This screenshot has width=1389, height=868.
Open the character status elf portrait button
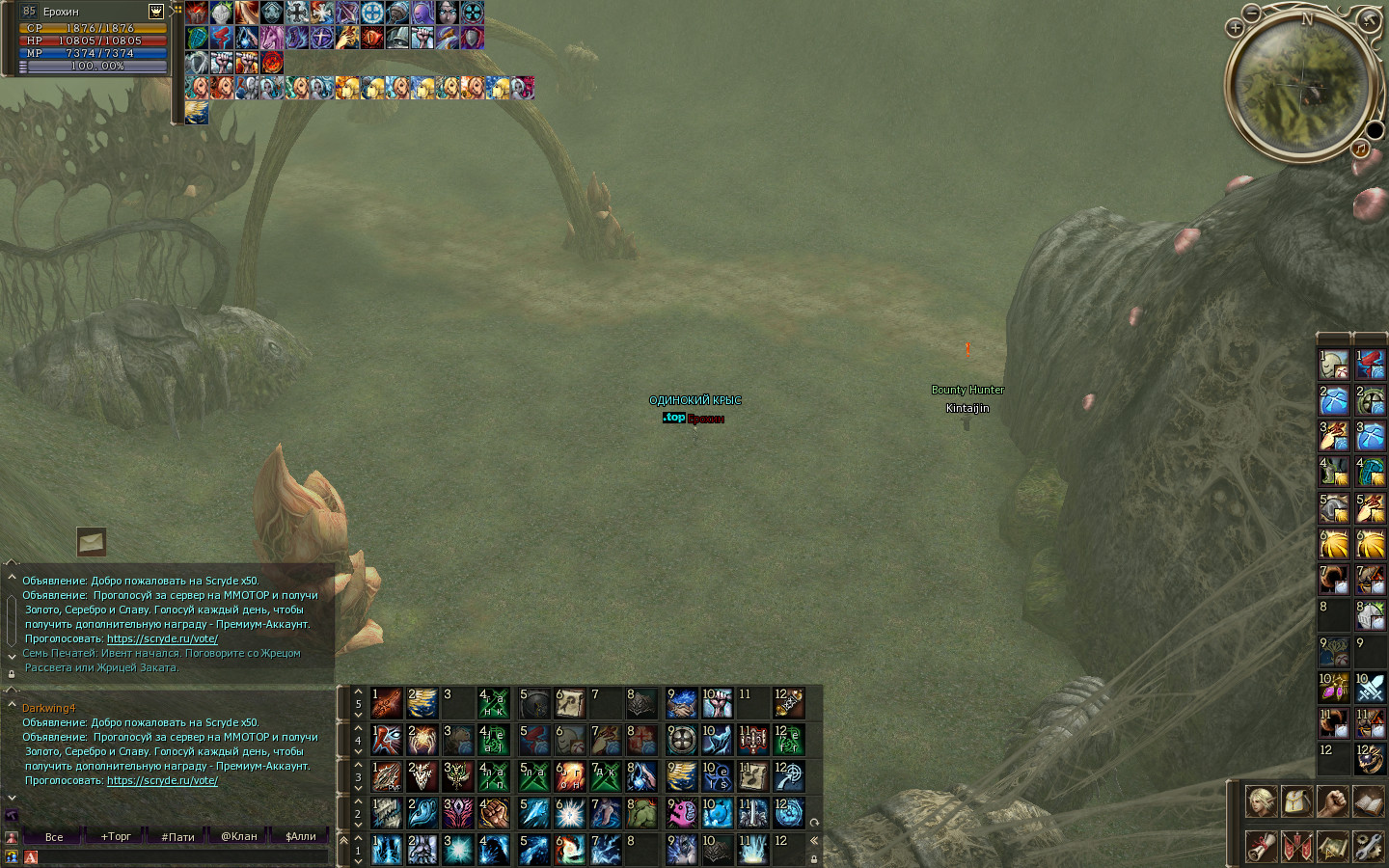pyautogui.click(x=1261, y=800)
